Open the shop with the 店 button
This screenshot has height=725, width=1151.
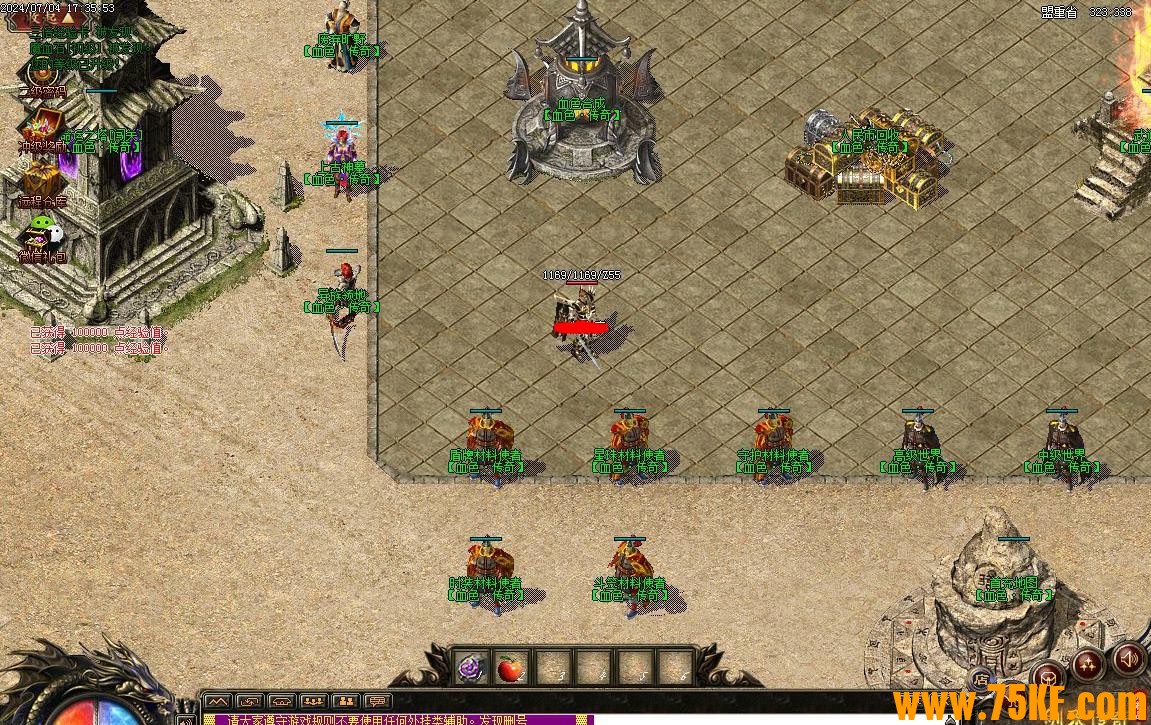click(x=981, y=679)
